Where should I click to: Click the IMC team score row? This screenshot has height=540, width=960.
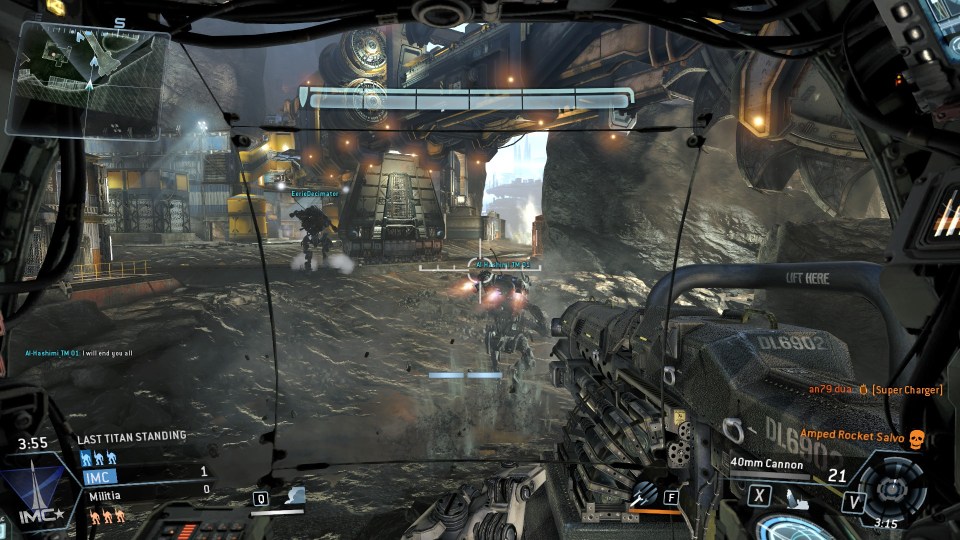145,471
